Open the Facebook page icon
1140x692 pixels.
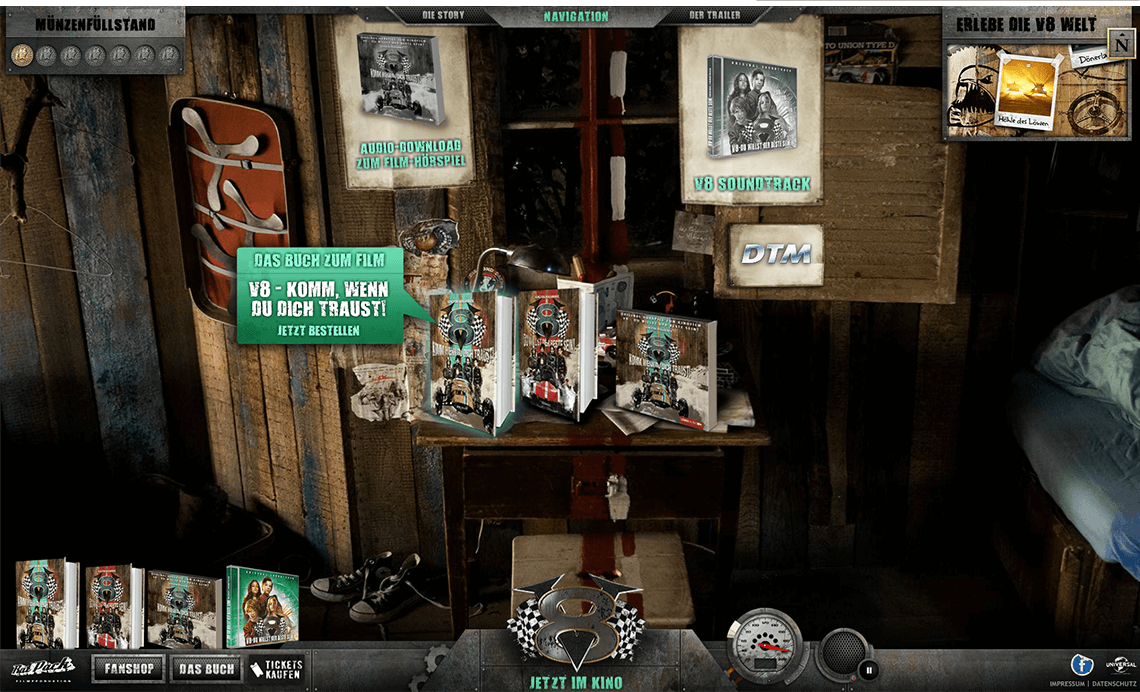[x=1081, y=664]
